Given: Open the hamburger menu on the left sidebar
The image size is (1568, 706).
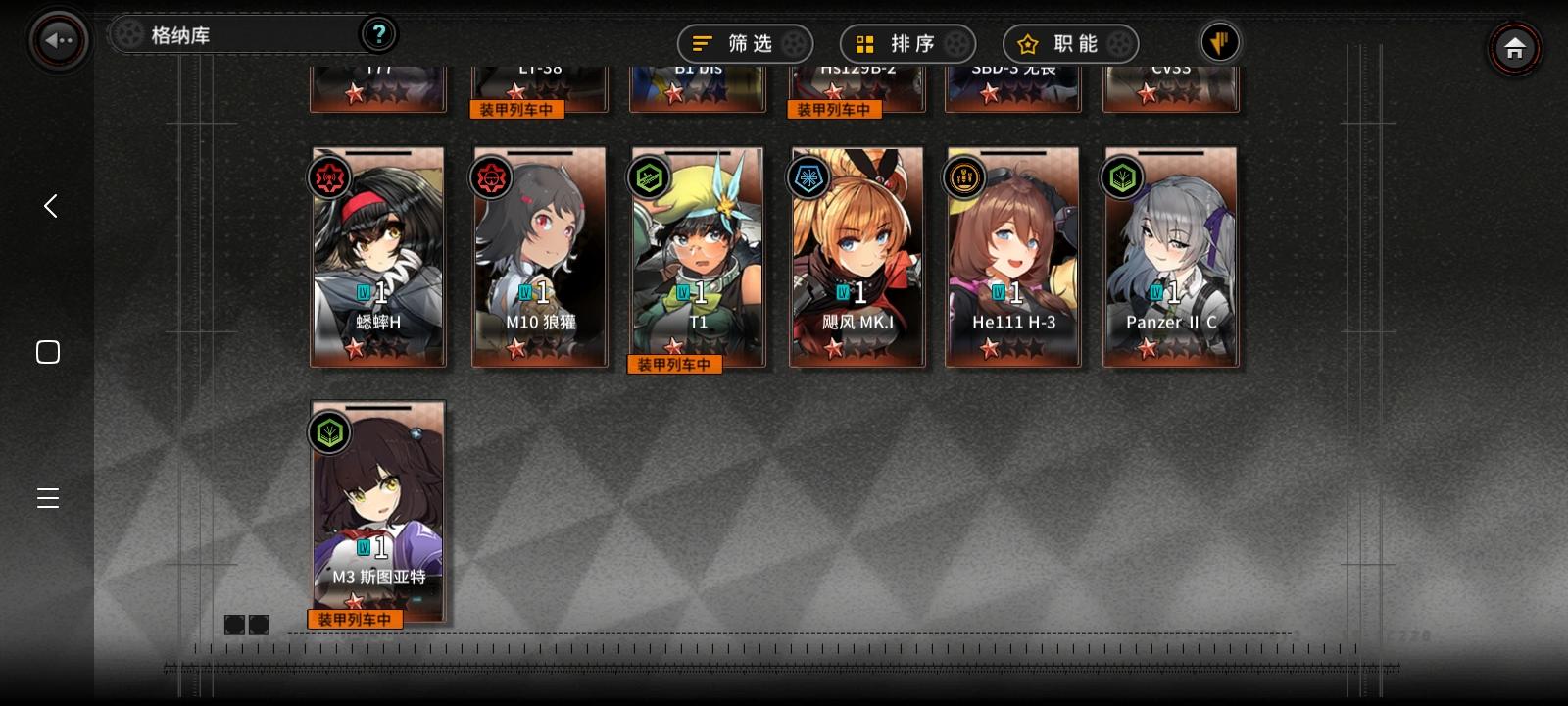Looking at the screenshot, I should point(47,498).
